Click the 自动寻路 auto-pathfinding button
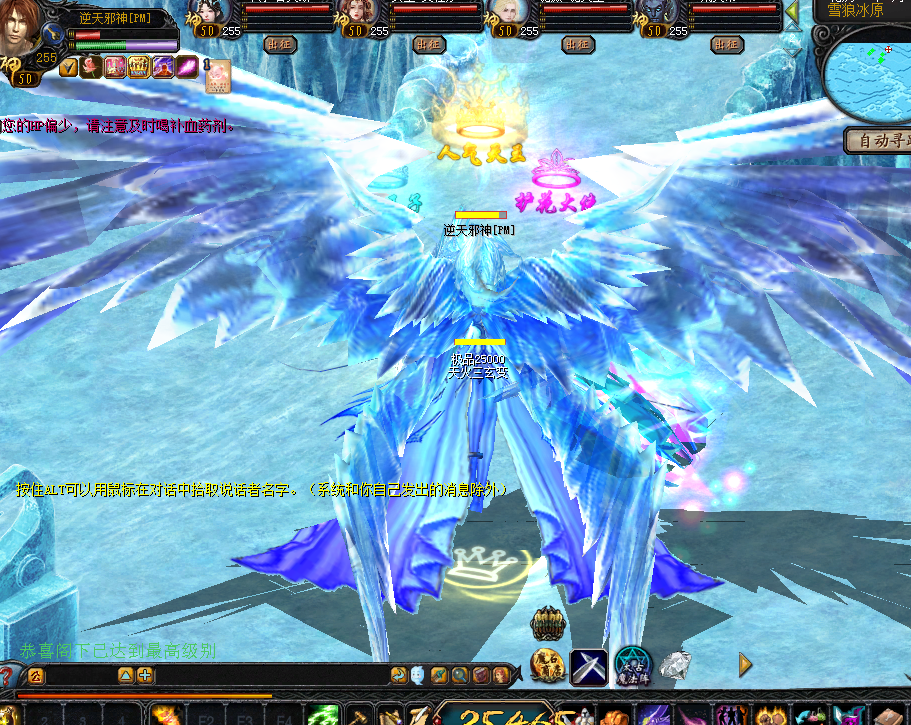Screen dimensions: 911x725 [880, 141]
